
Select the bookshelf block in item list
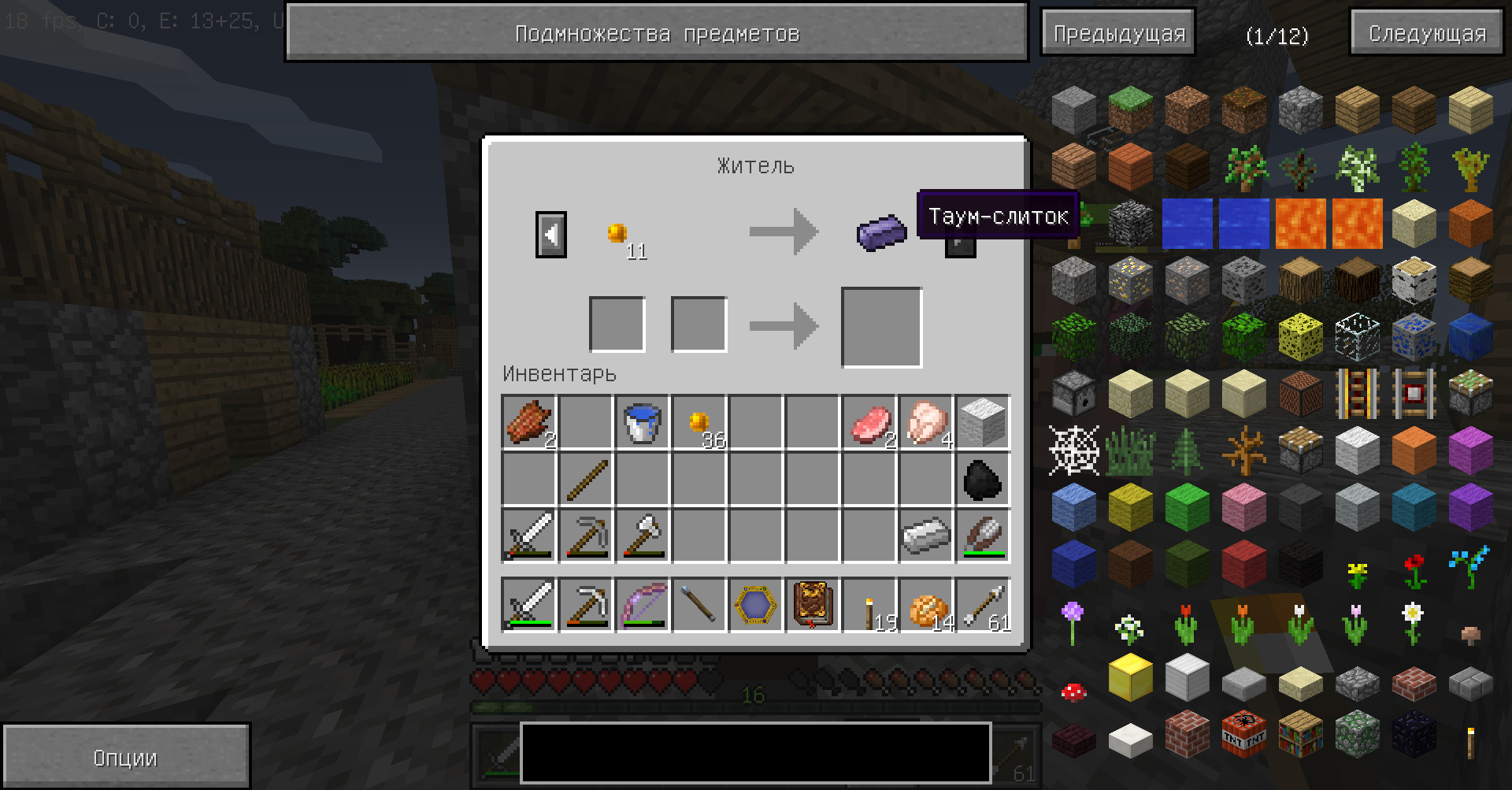(1300, 733)
